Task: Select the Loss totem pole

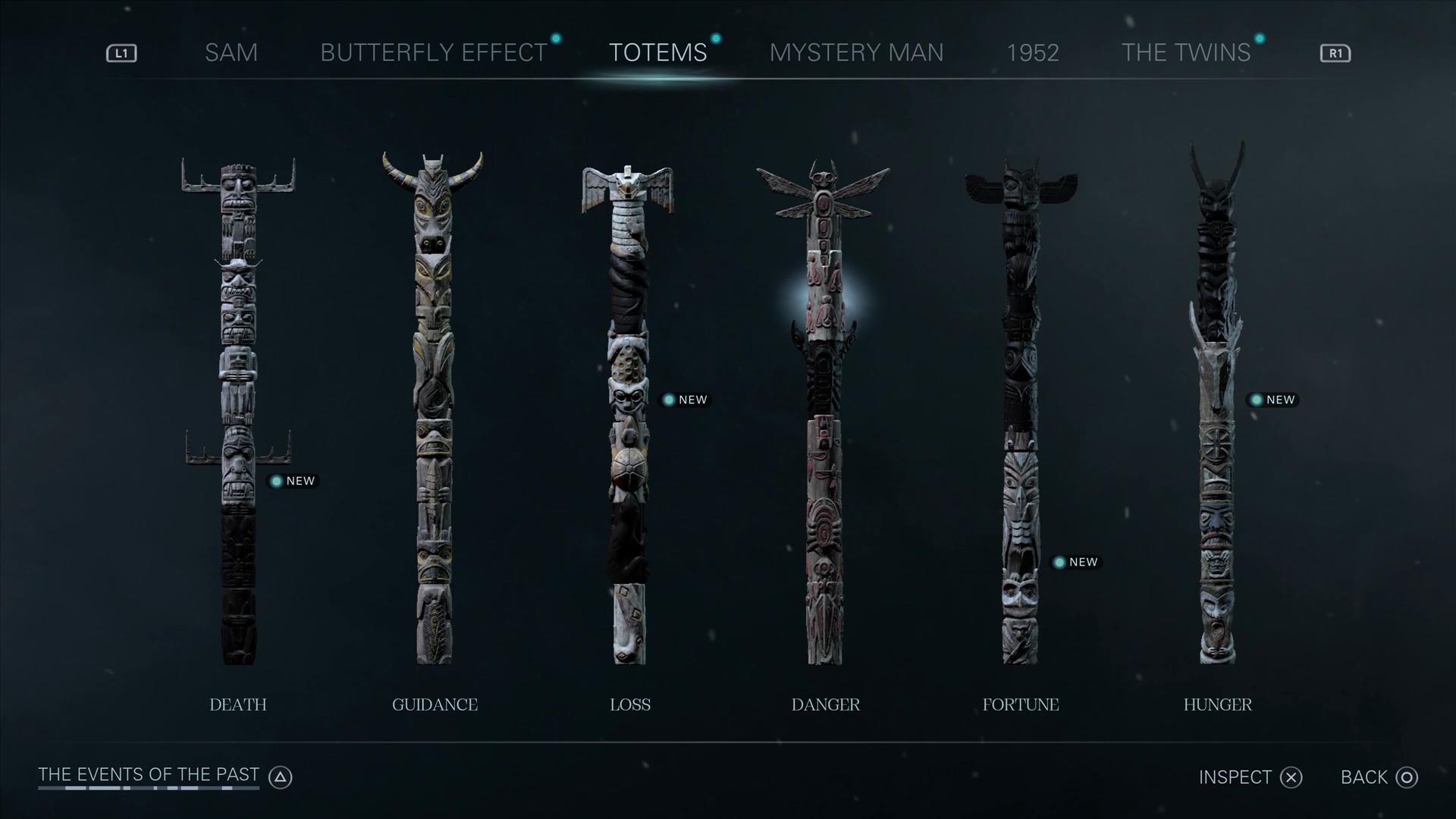Action: click(x=629, y=409)
